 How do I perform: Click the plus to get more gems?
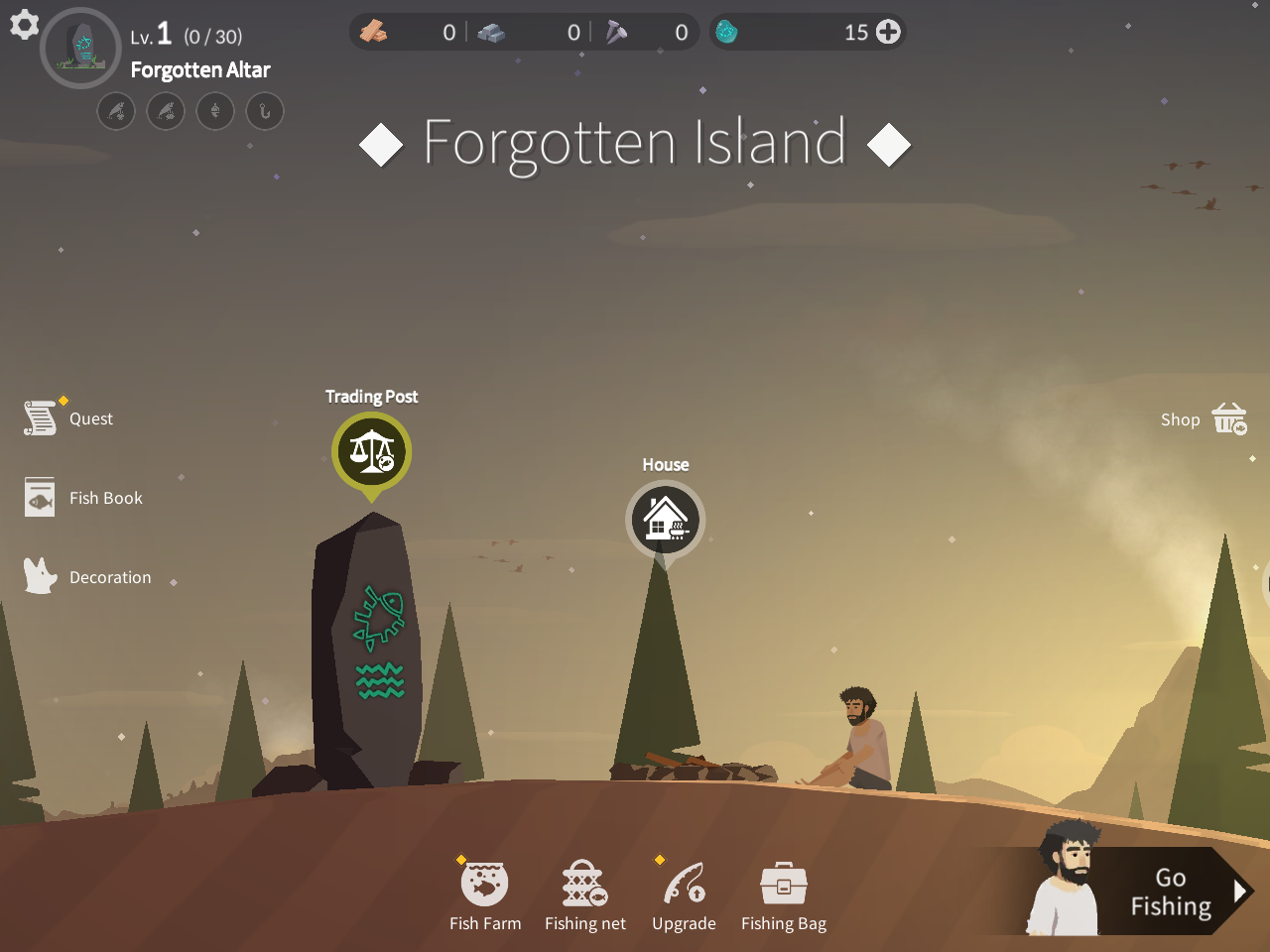tap(886, 31)
